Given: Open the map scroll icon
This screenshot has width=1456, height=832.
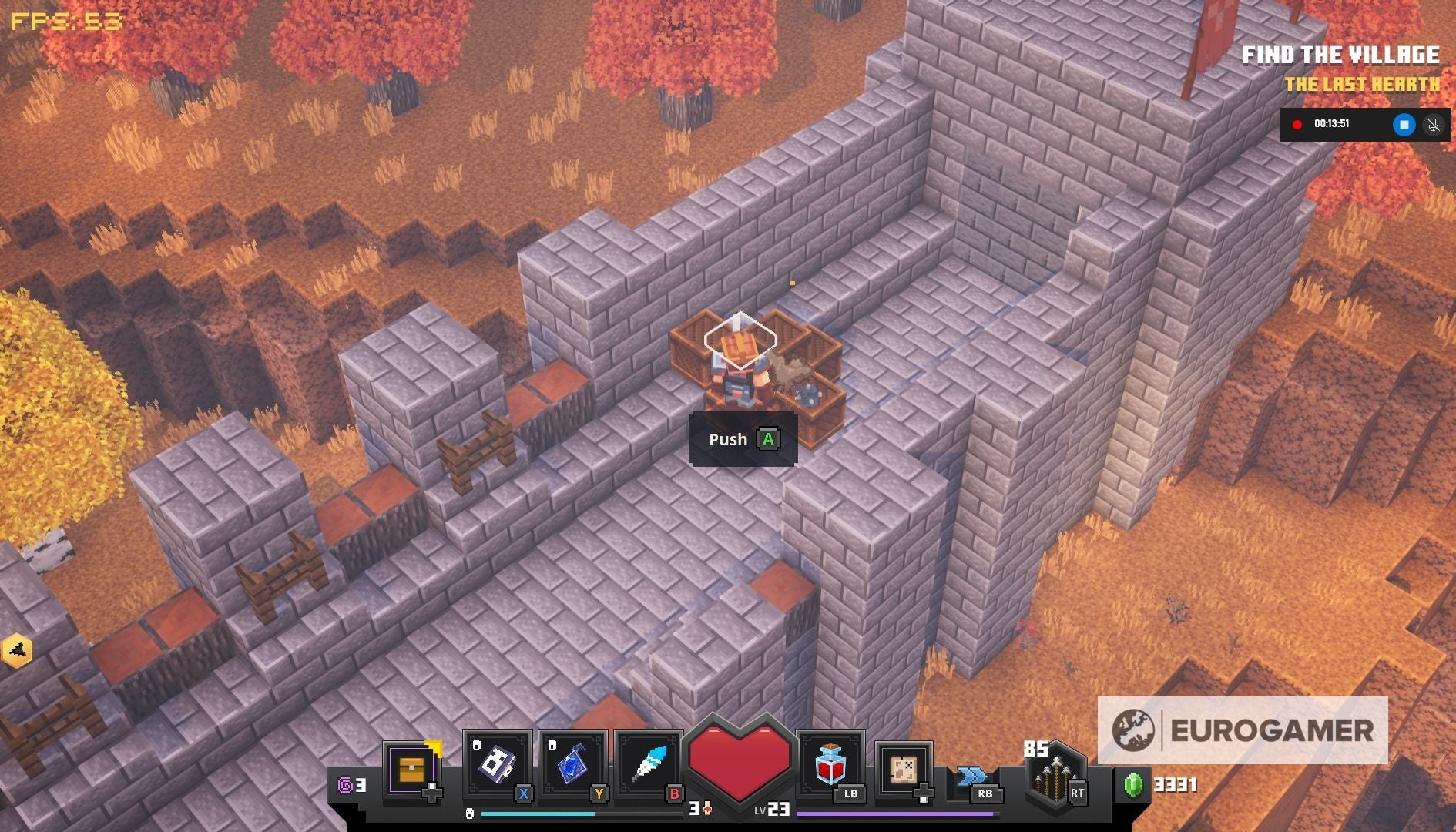Looking at the screenshot, I should (903, 769).
